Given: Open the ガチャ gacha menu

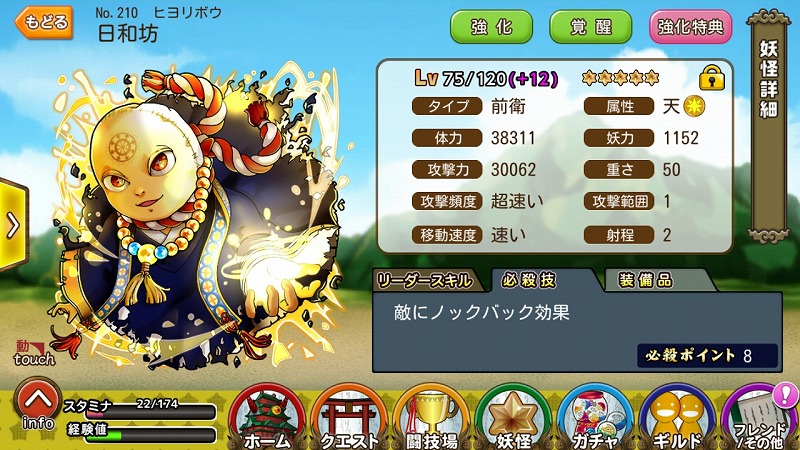Looking at the screenshot, I should 596,418.
